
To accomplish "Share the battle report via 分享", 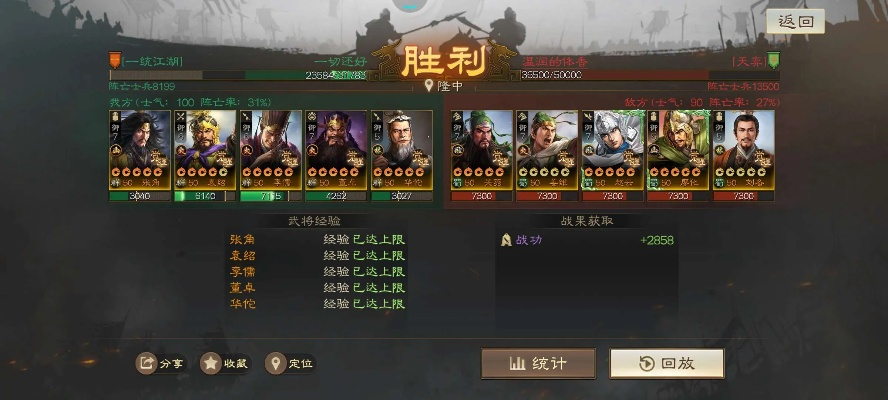I will (161, 363).
